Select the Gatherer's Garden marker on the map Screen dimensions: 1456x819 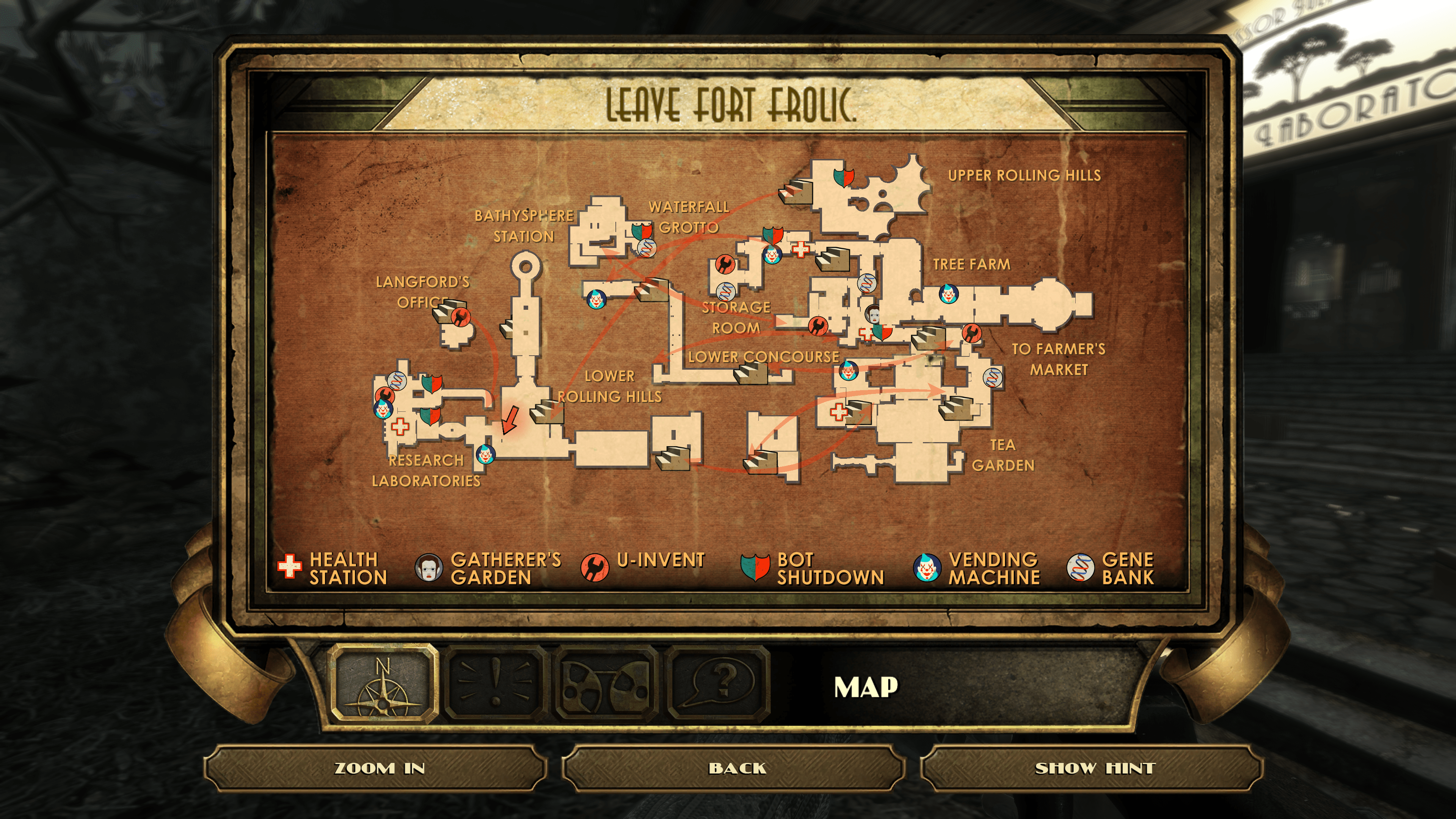pyautogui.click(x=874, y=313)
